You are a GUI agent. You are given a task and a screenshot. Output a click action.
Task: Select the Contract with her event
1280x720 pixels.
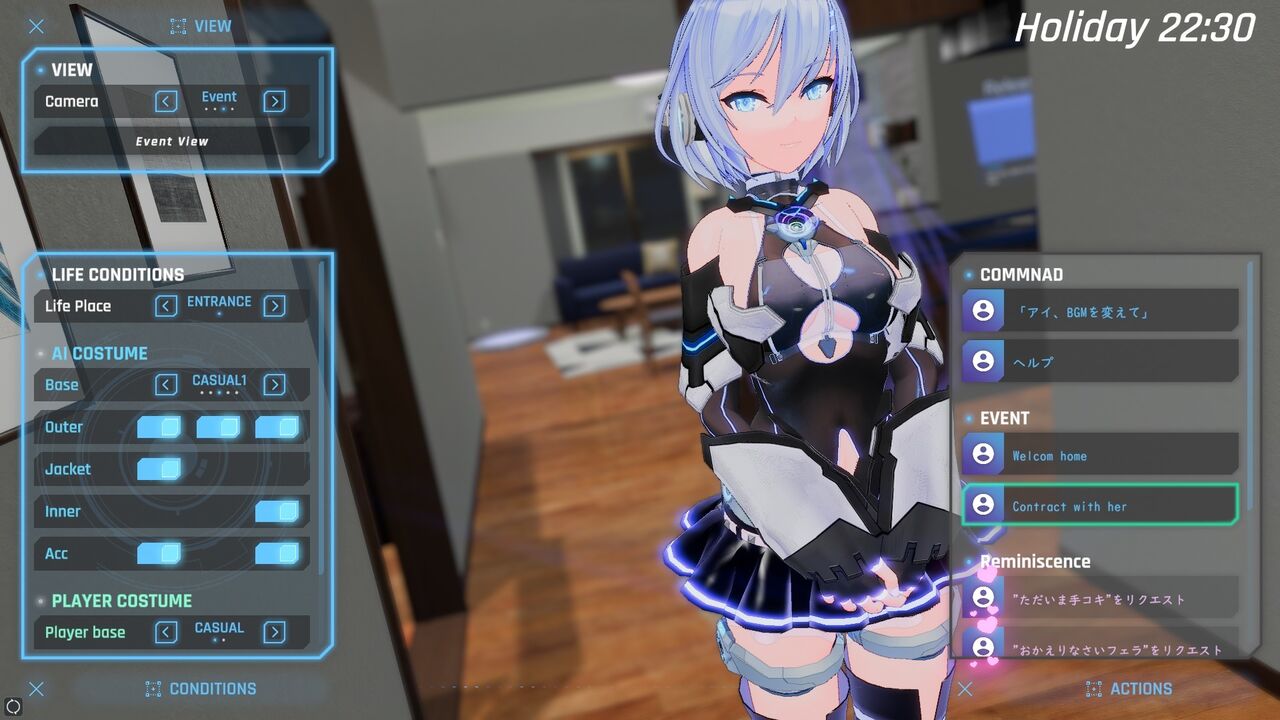(x=1100, y=505)
